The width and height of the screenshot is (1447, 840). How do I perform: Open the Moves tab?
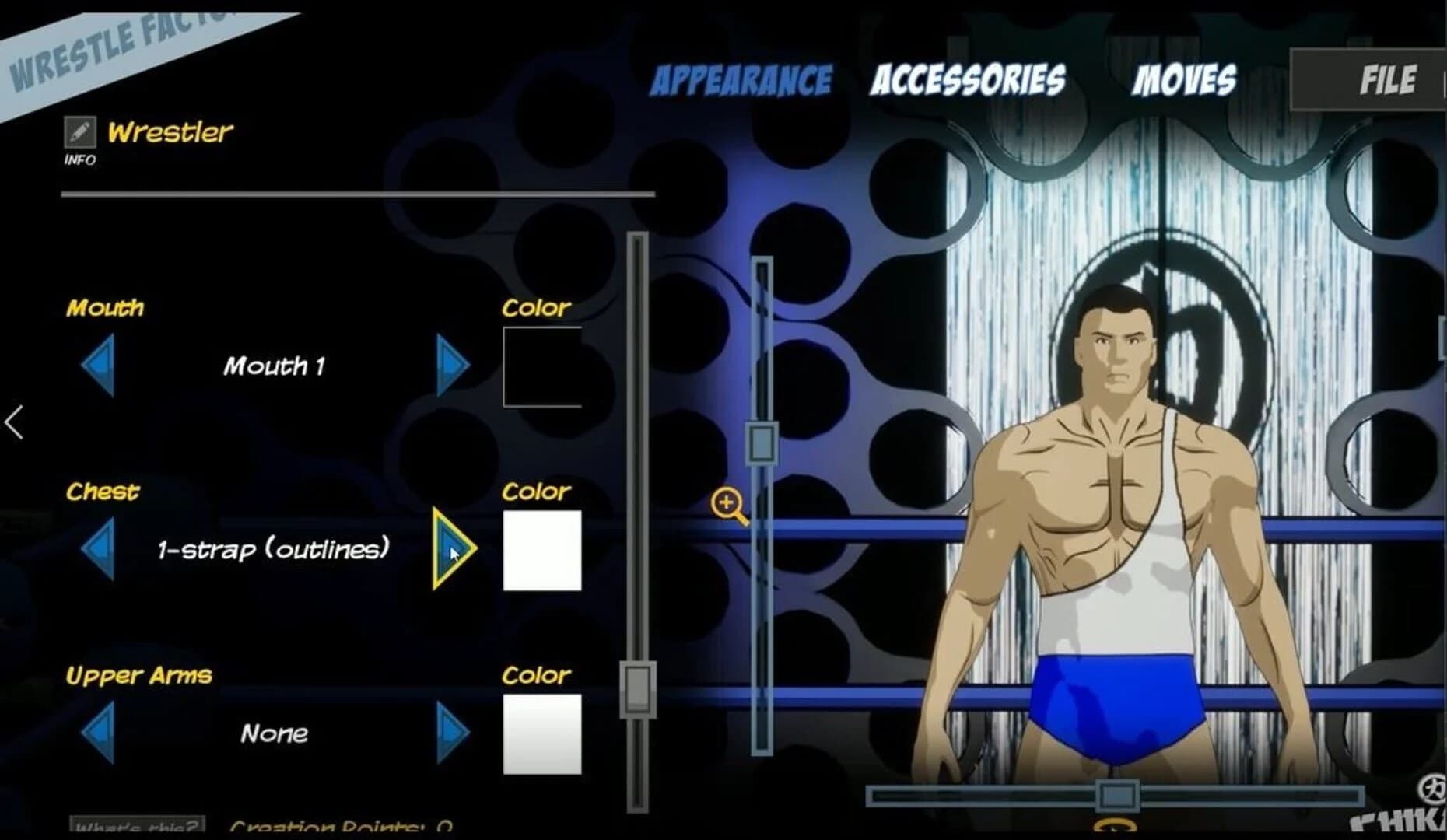(x=1186, y=78)
